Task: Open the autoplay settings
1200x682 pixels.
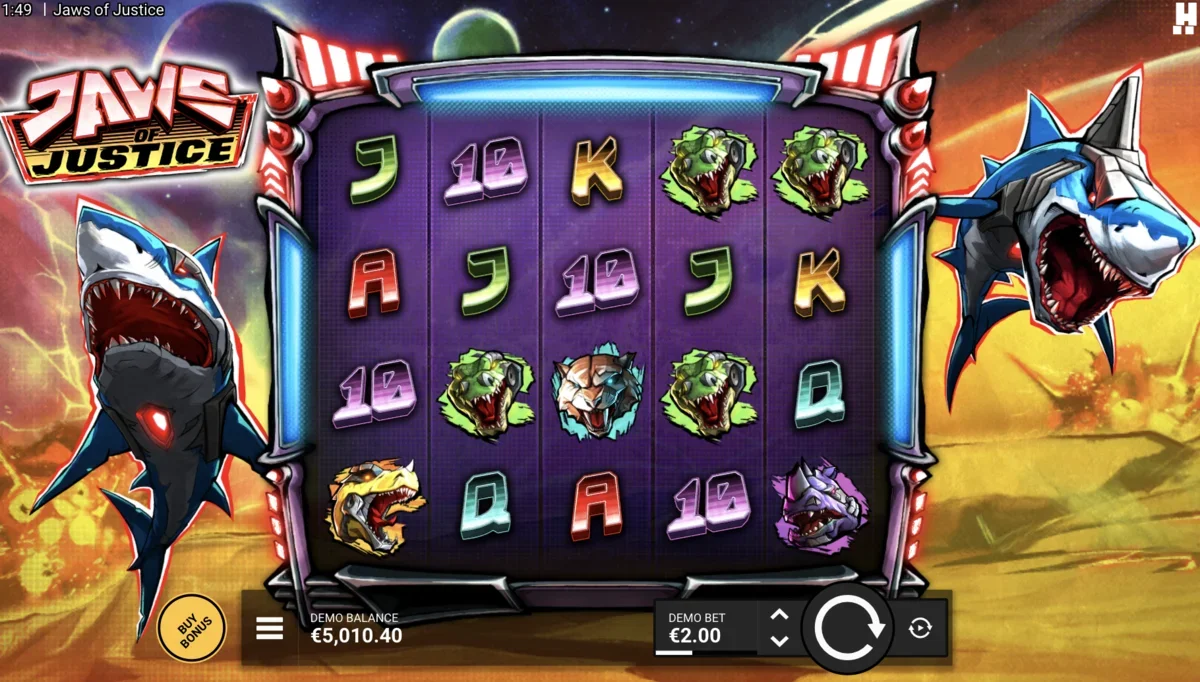Action: (x=920, y=628)
